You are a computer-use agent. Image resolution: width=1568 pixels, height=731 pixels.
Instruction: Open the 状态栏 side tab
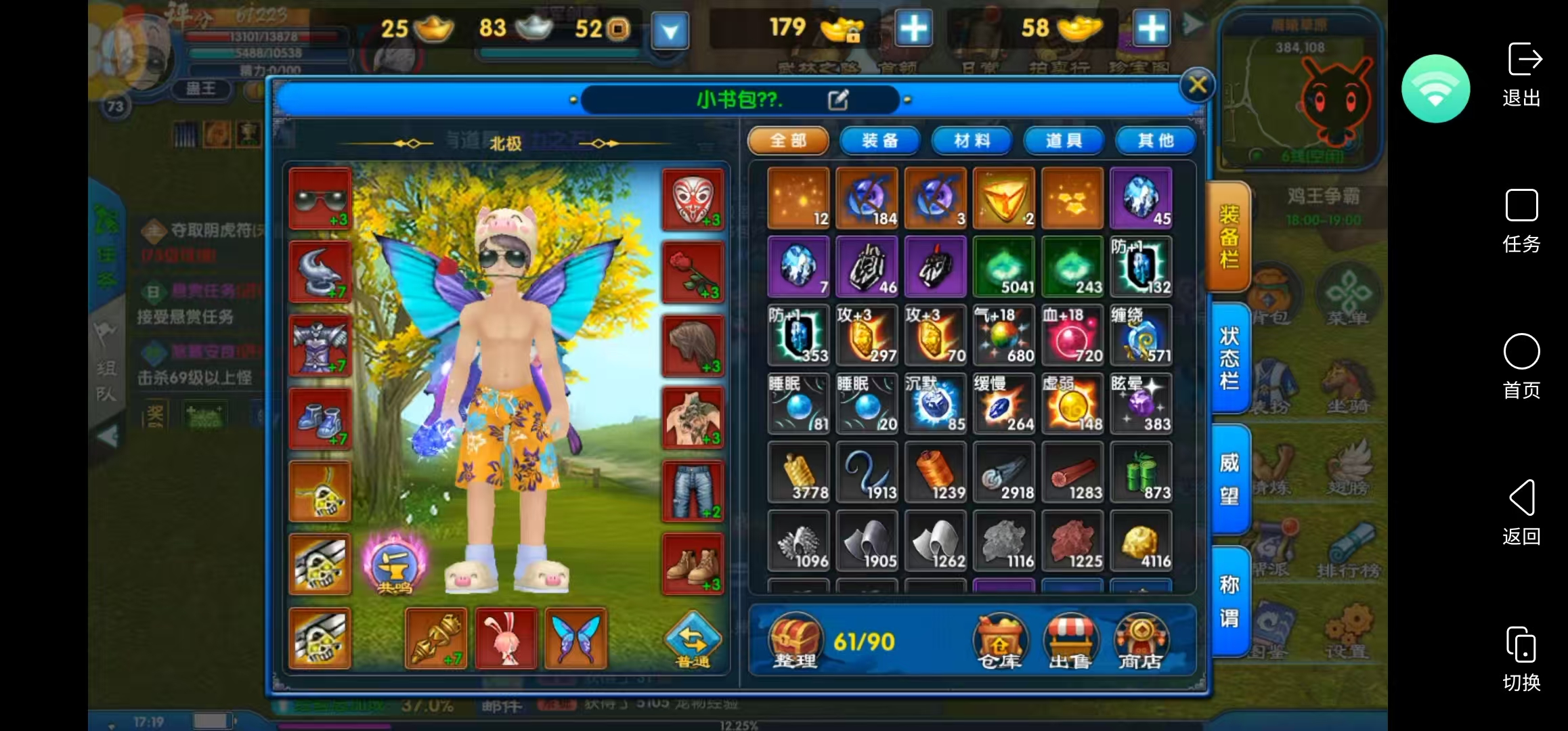coord(1229,359)
